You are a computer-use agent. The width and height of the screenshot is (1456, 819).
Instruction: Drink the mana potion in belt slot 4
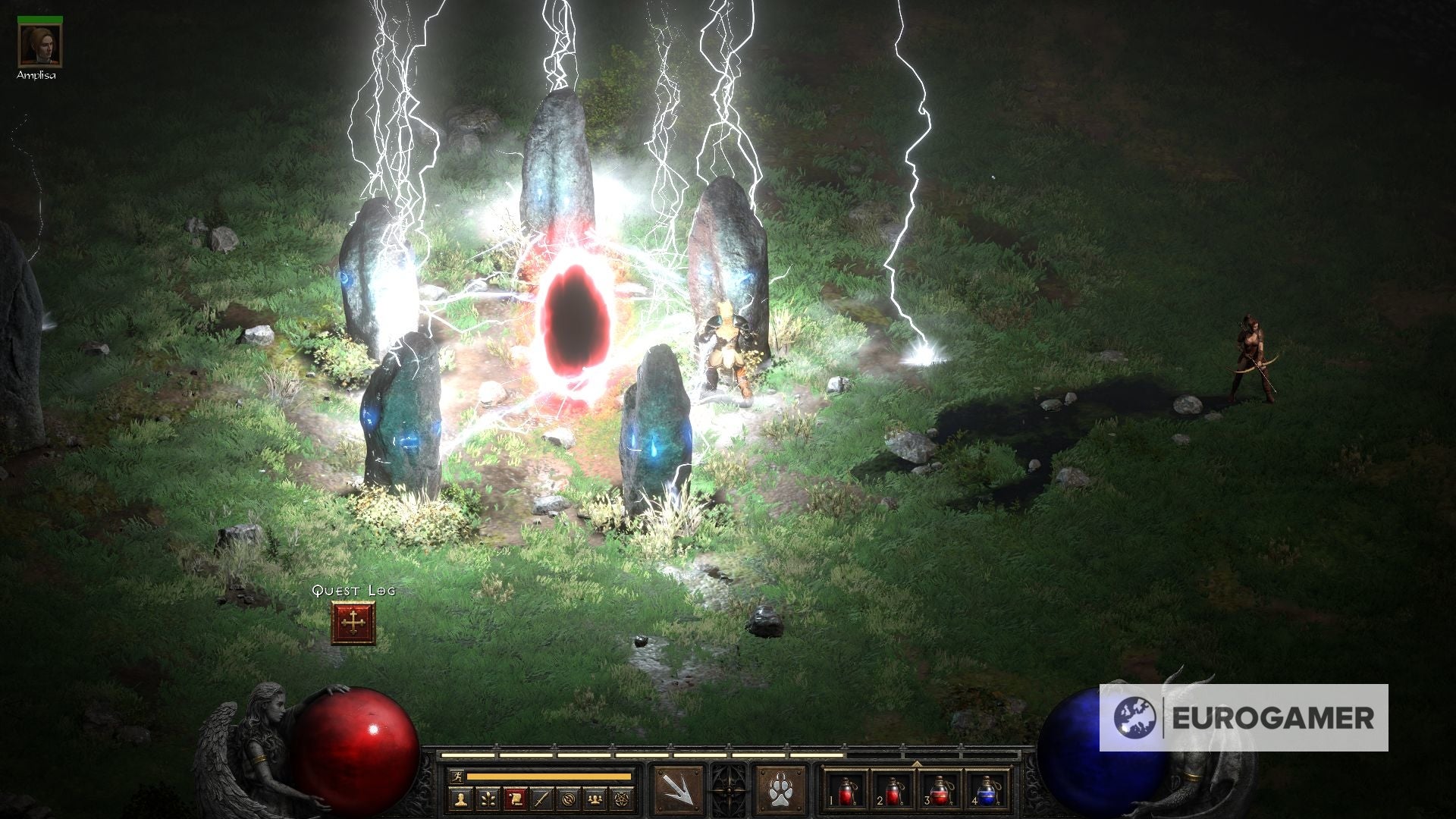coord(986,792)
